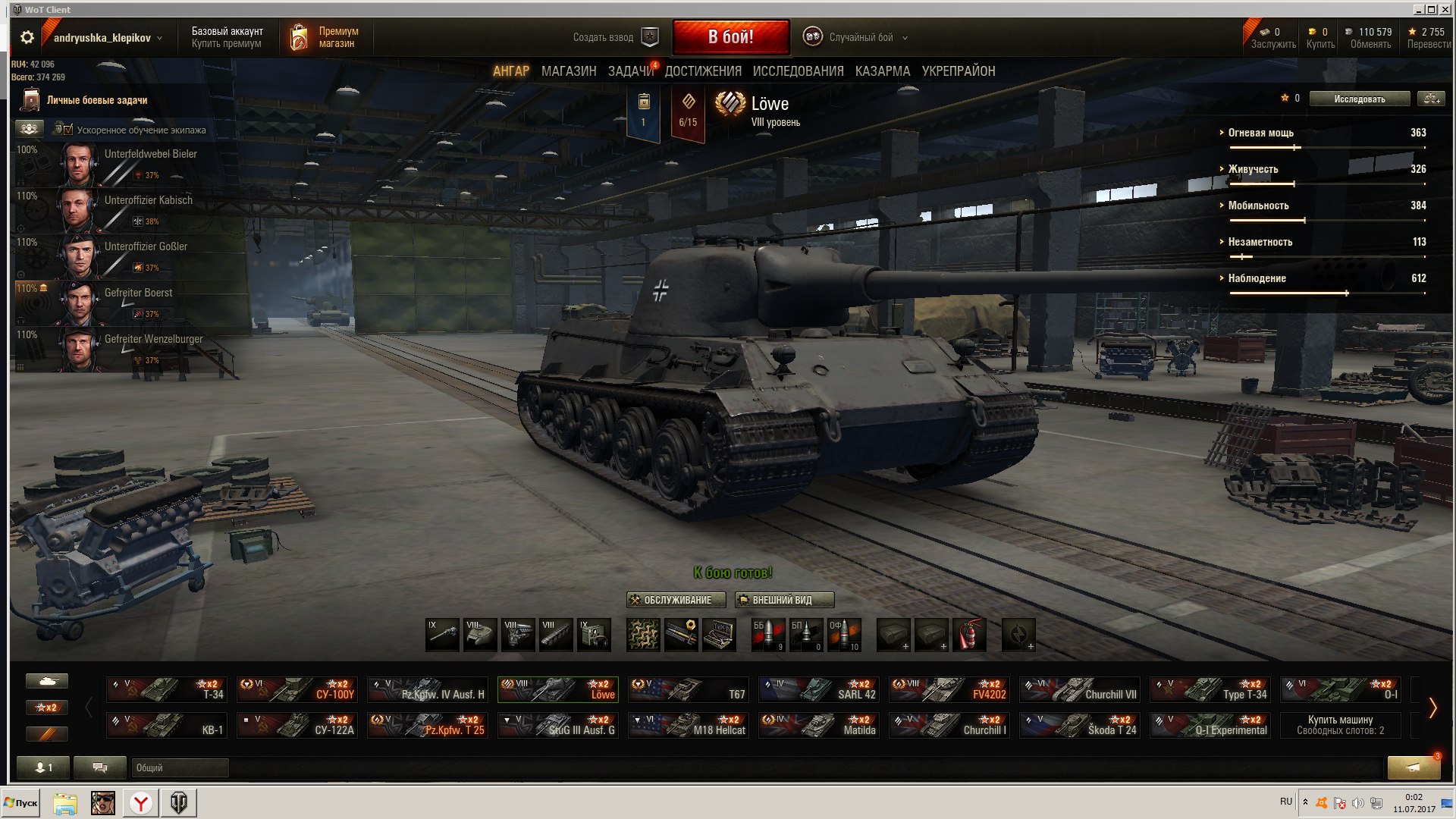Open the gear settings icon
1456x819 pixels.
[27, 37]
